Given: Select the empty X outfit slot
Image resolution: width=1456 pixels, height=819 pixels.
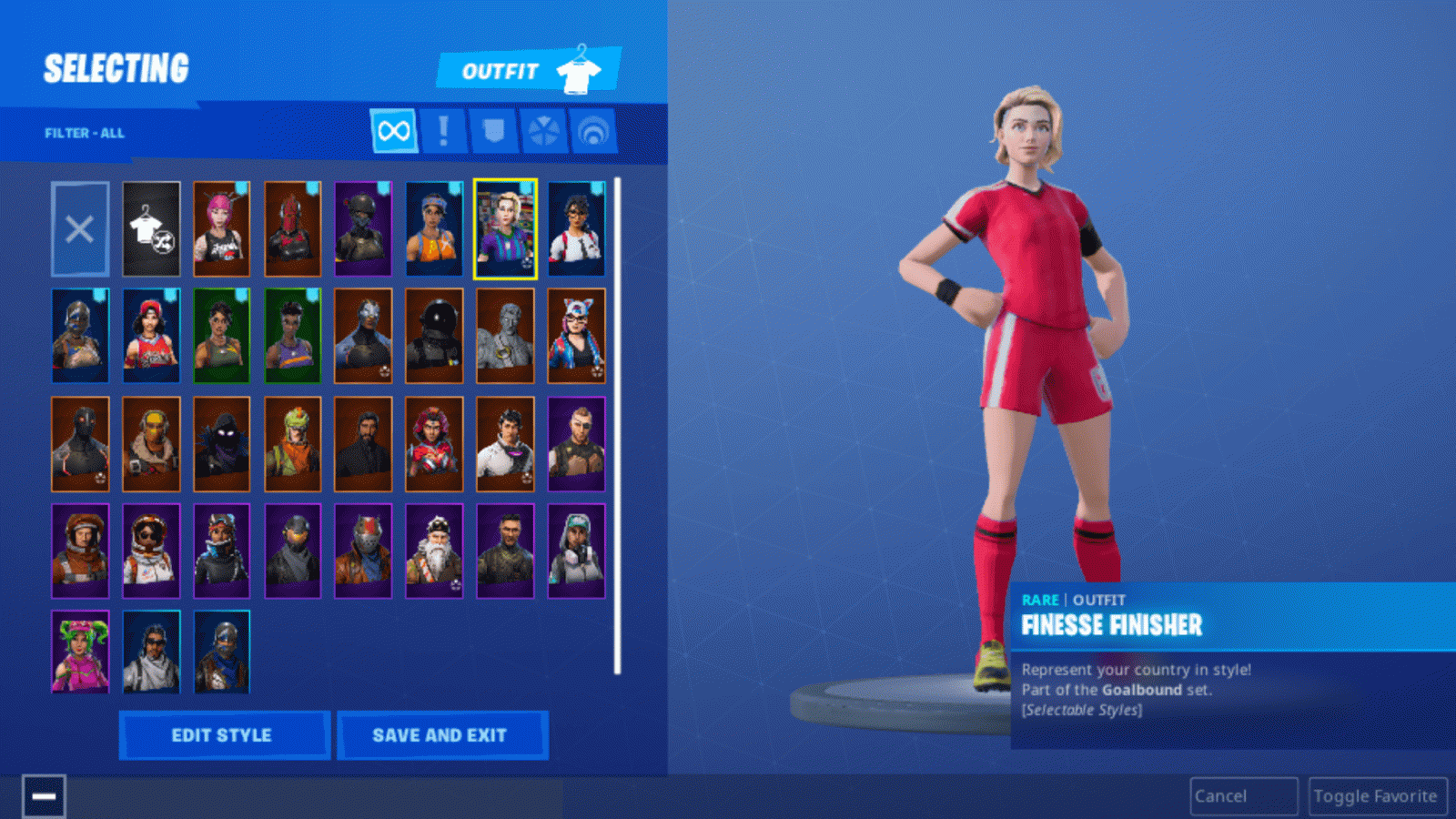Looking at the screenshot, I should [80, 227].
